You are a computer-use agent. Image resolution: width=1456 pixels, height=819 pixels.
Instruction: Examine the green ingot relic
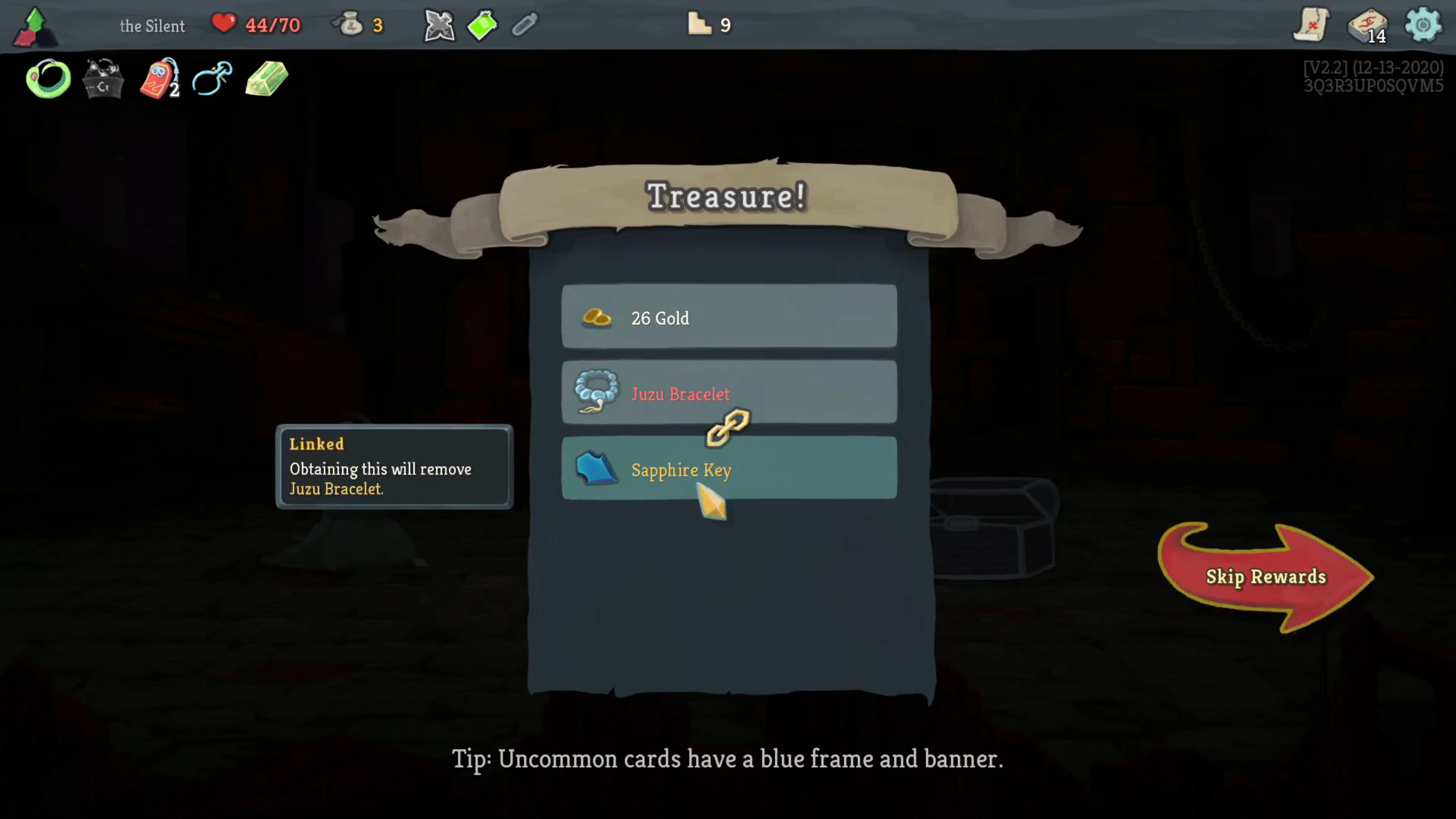tap(265, 80)
